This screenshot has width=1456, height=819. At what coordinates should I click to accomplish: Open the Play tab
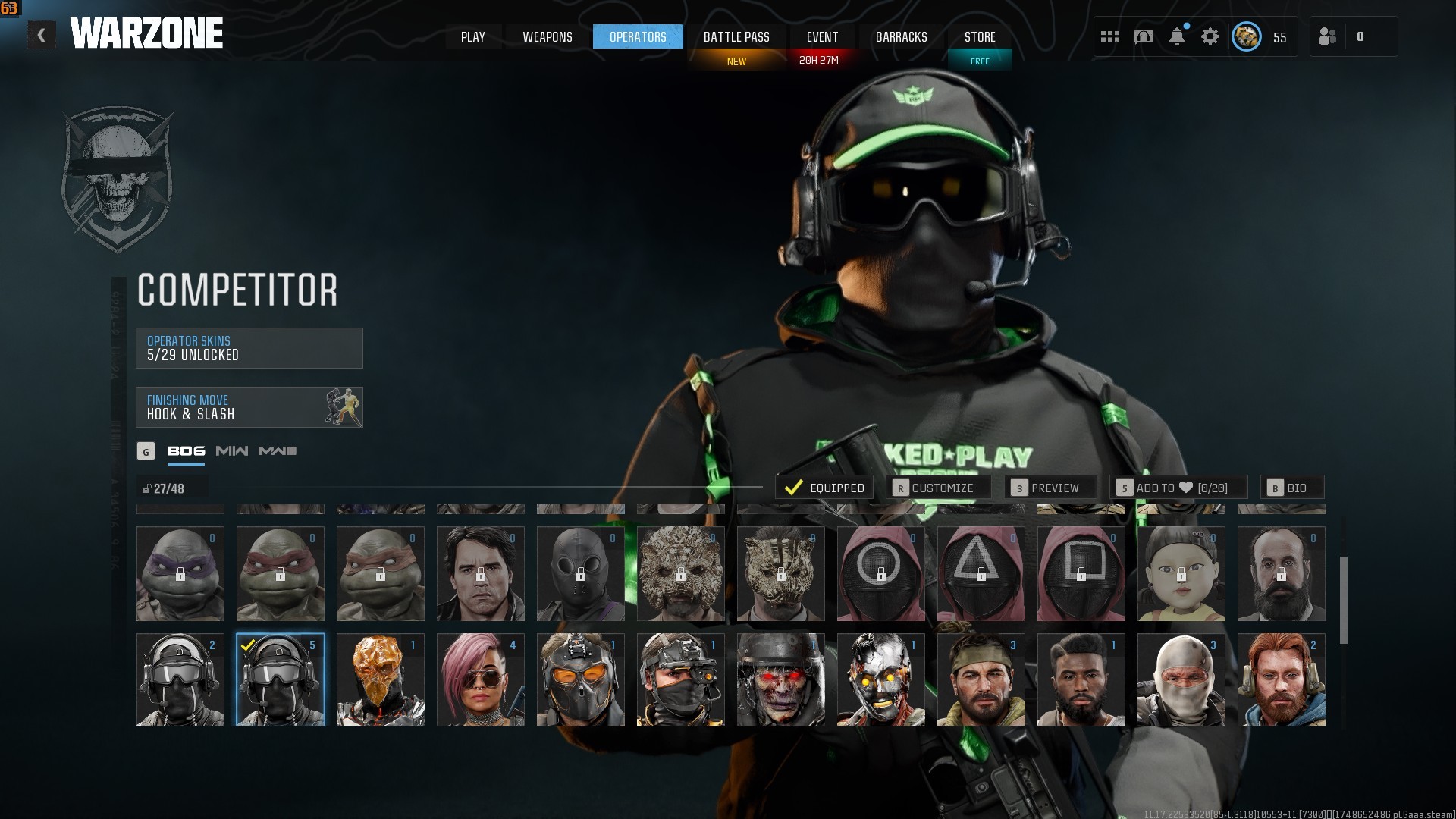click(x=473, y=37)
